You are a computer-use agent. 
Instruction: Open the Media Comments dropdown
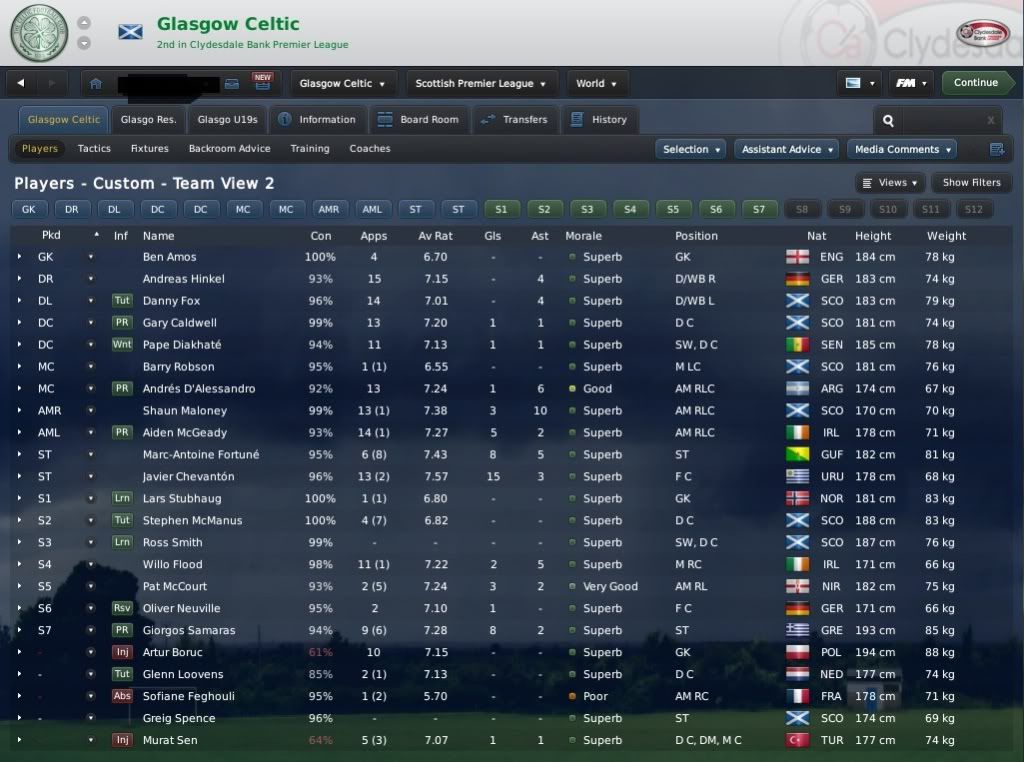pyautogui.click(x=902, y=150)
